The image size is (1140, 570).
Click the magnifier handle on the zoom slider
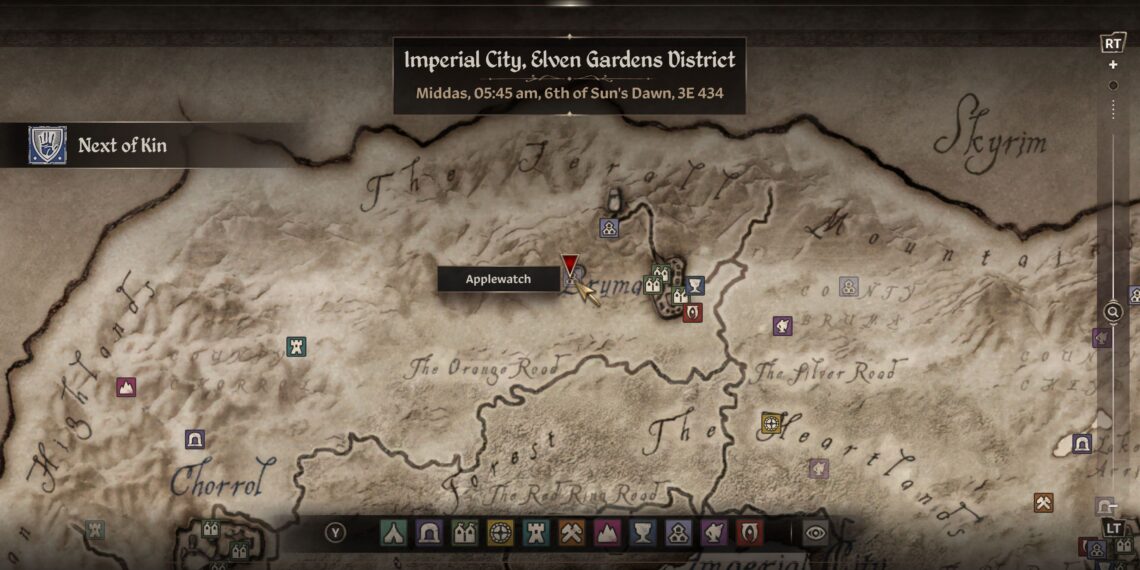[x=1113, y=312]
